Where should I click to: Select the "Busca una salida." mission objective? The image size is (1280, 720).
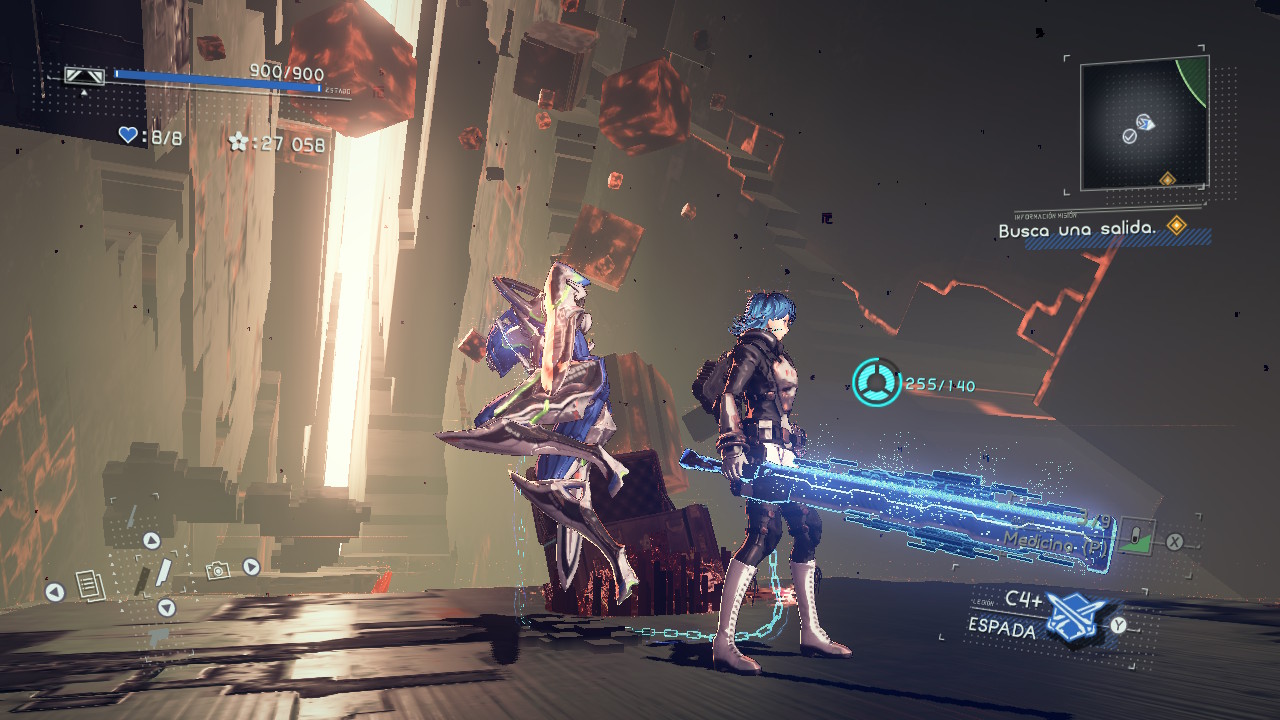click(1077, 229)
